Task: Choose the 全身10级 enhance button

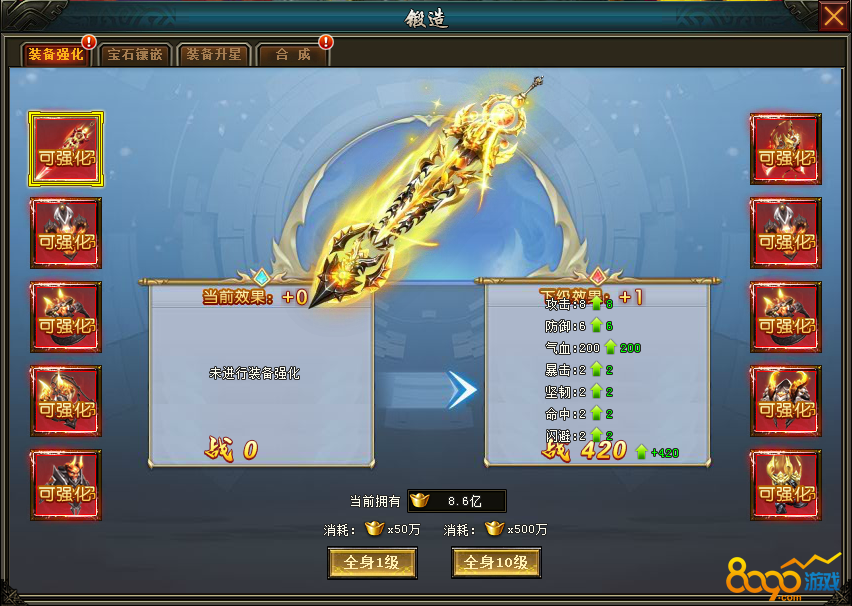Action: 496,563
